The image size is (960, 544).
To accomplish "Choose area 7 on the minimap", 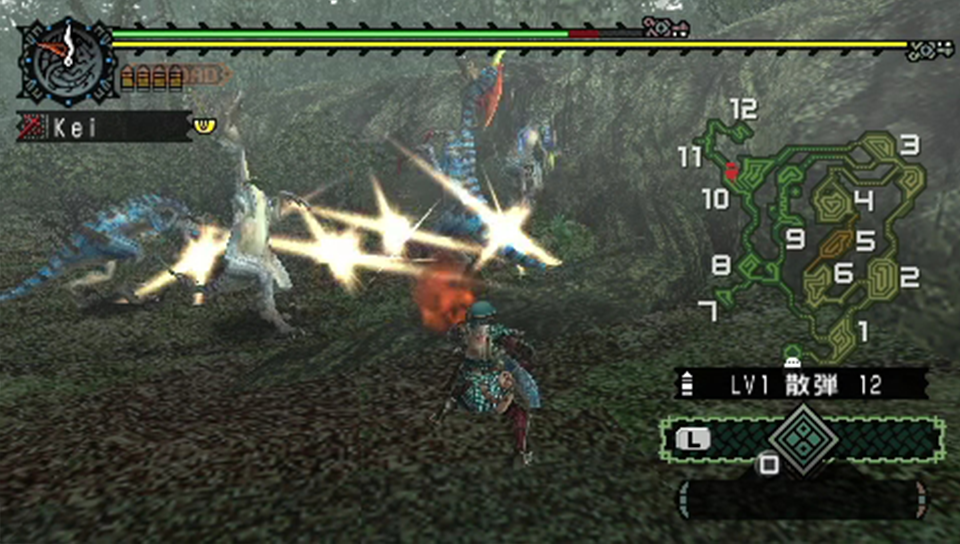I will [708, 310].
